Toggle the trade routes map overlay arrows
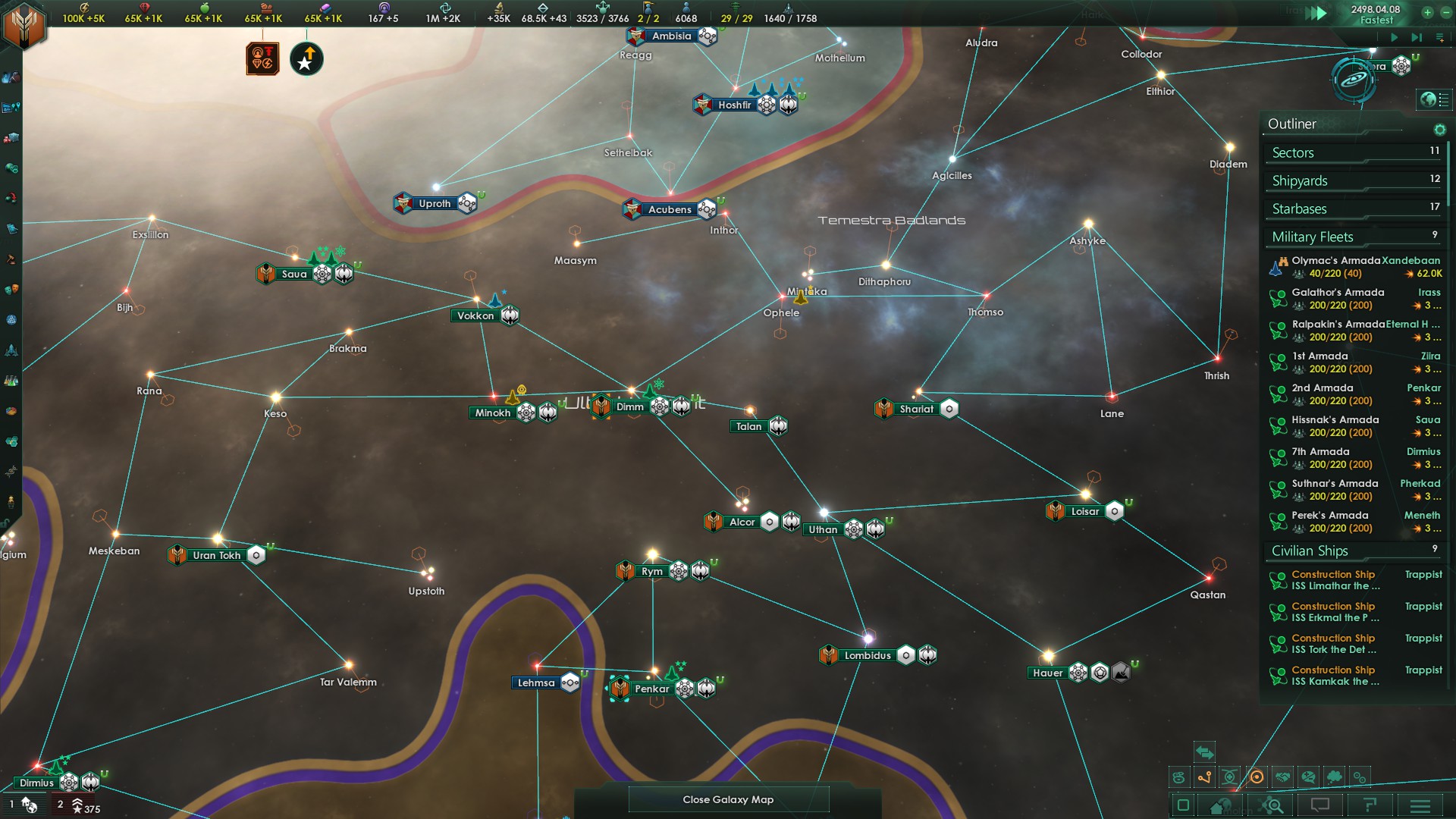 tap(1204, 753)
